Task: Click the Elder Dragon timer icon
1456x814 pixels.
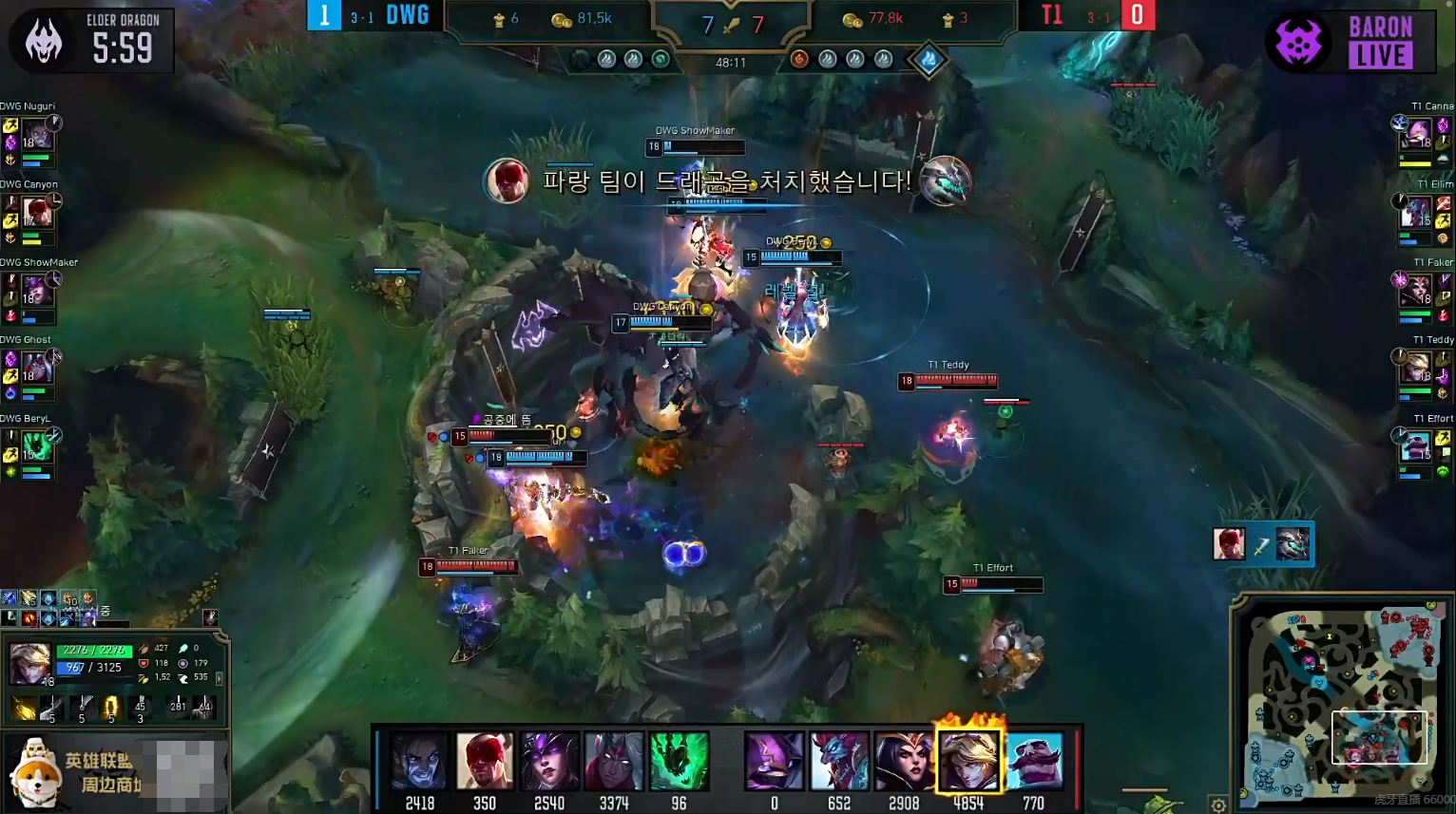Action: [x=43, y=42]
